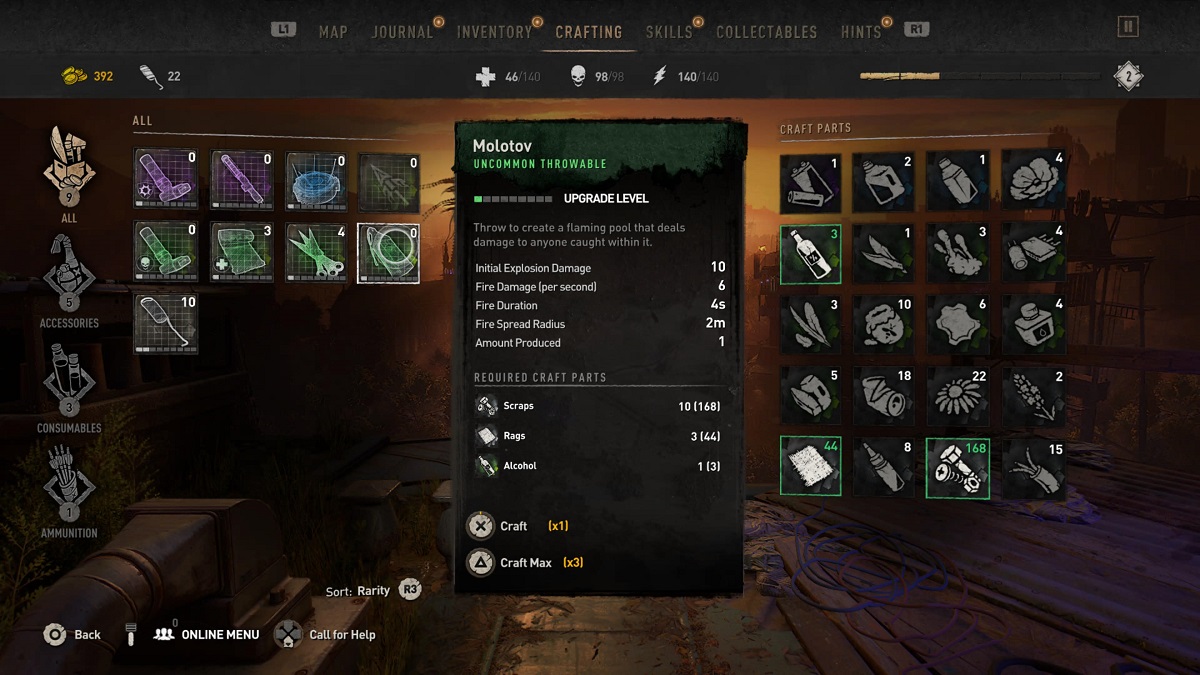Go to the Inventory tab
Viewport: 1200px width, 675px height.
(494, 32)
